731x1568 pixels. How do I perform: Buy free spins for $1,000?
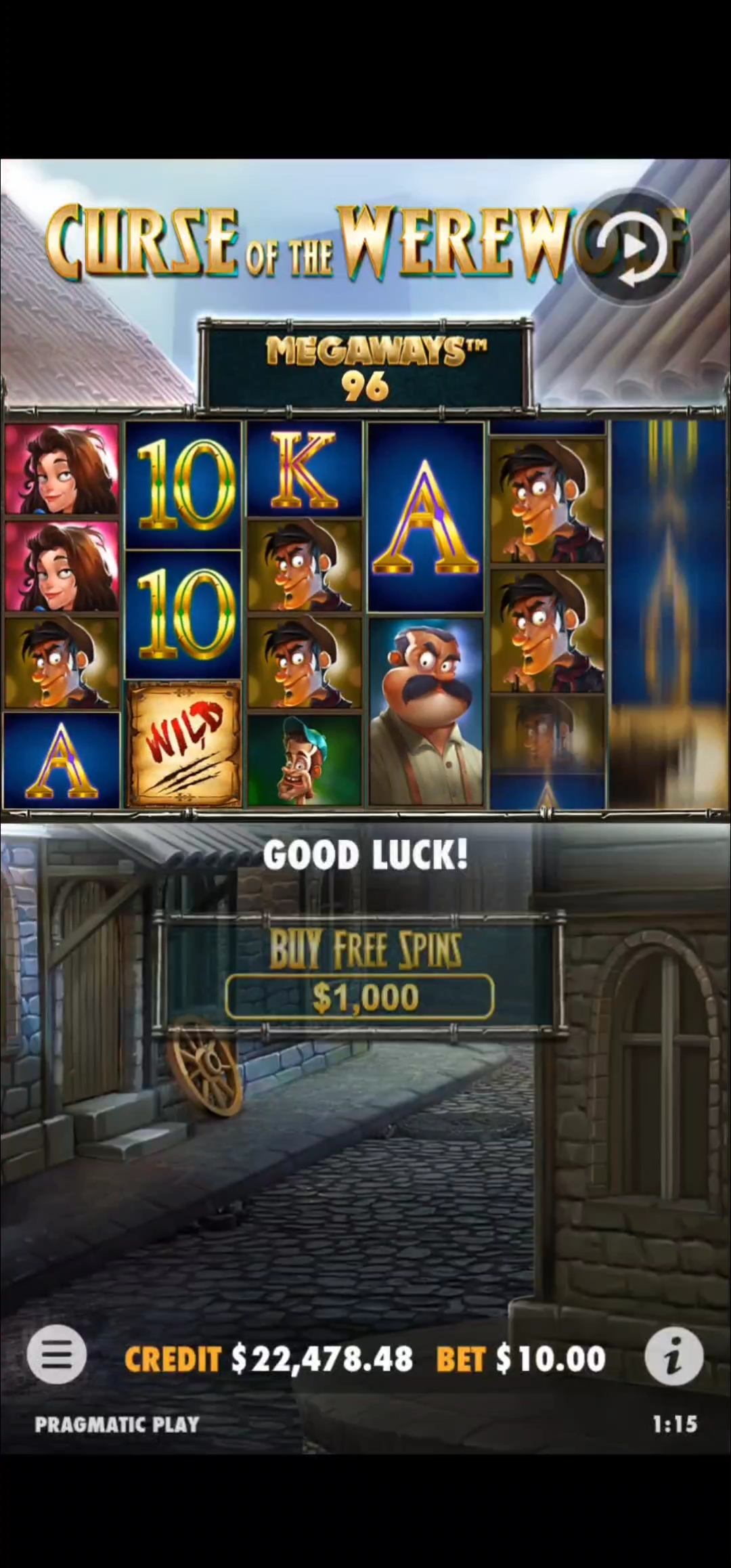pos(359,996)
